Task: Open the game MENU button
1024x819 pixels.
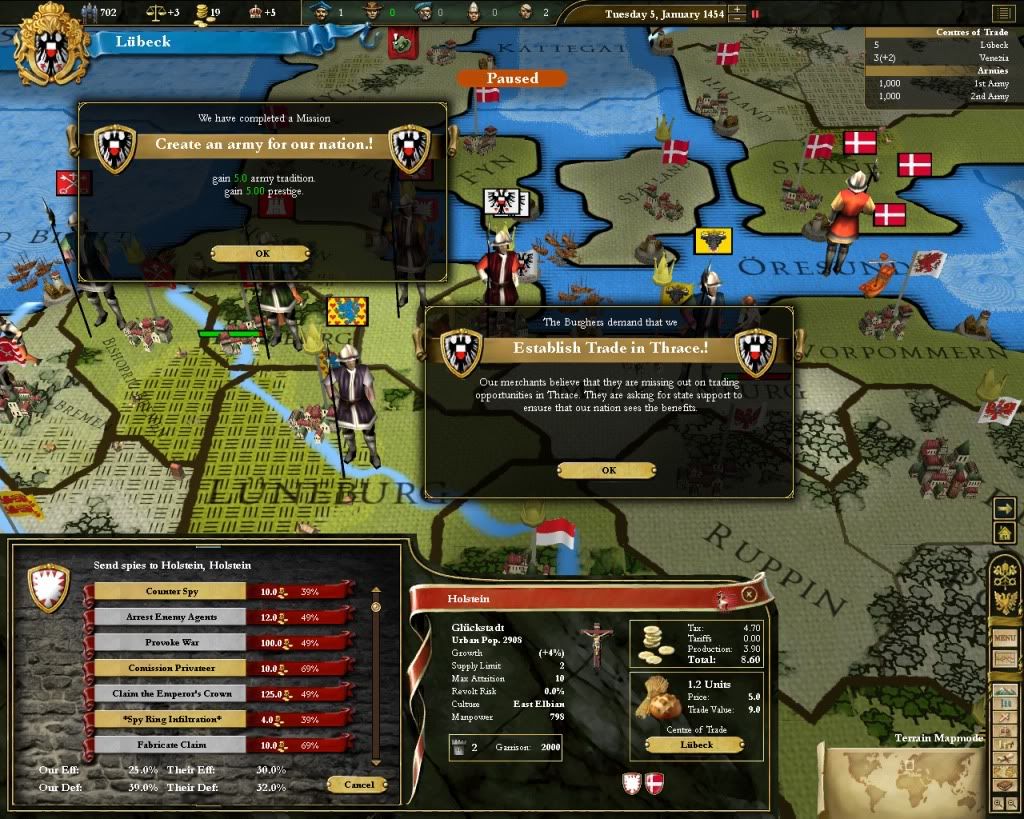Action: coord(1004,638)
